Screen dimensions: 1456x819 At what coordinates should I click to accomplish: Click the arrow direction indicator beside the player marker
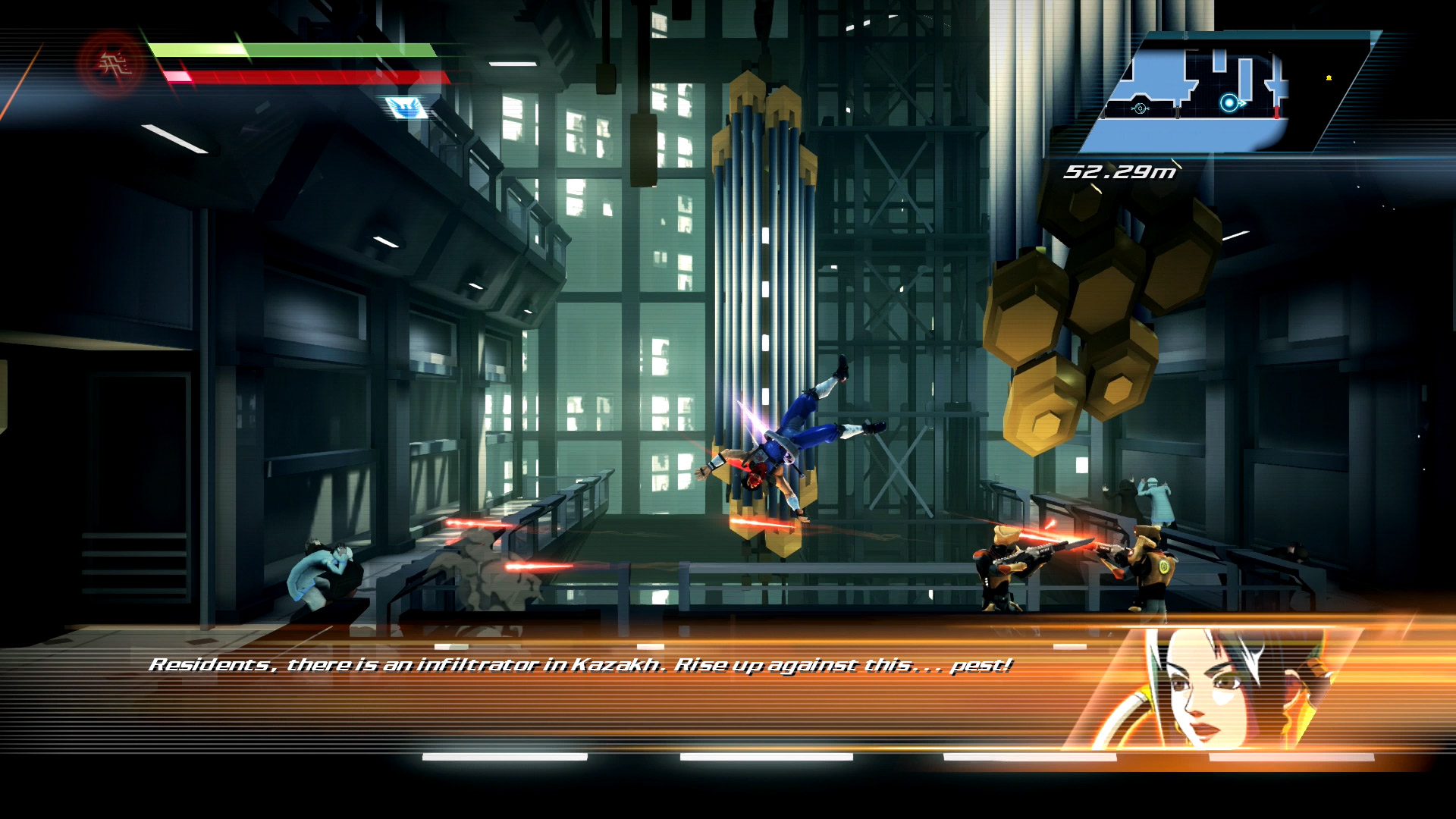pyautogui.click(x=1241, y=103)
